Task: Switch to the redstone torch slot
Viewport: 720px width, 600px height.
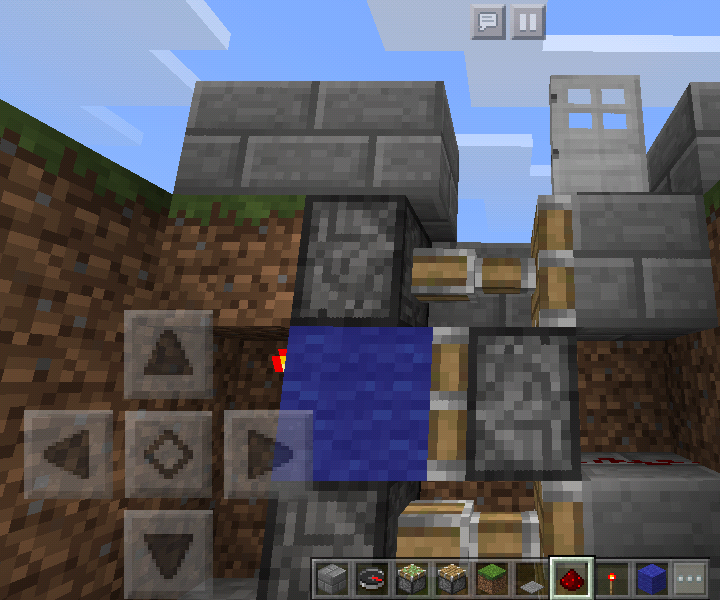Action: (612, 578)
